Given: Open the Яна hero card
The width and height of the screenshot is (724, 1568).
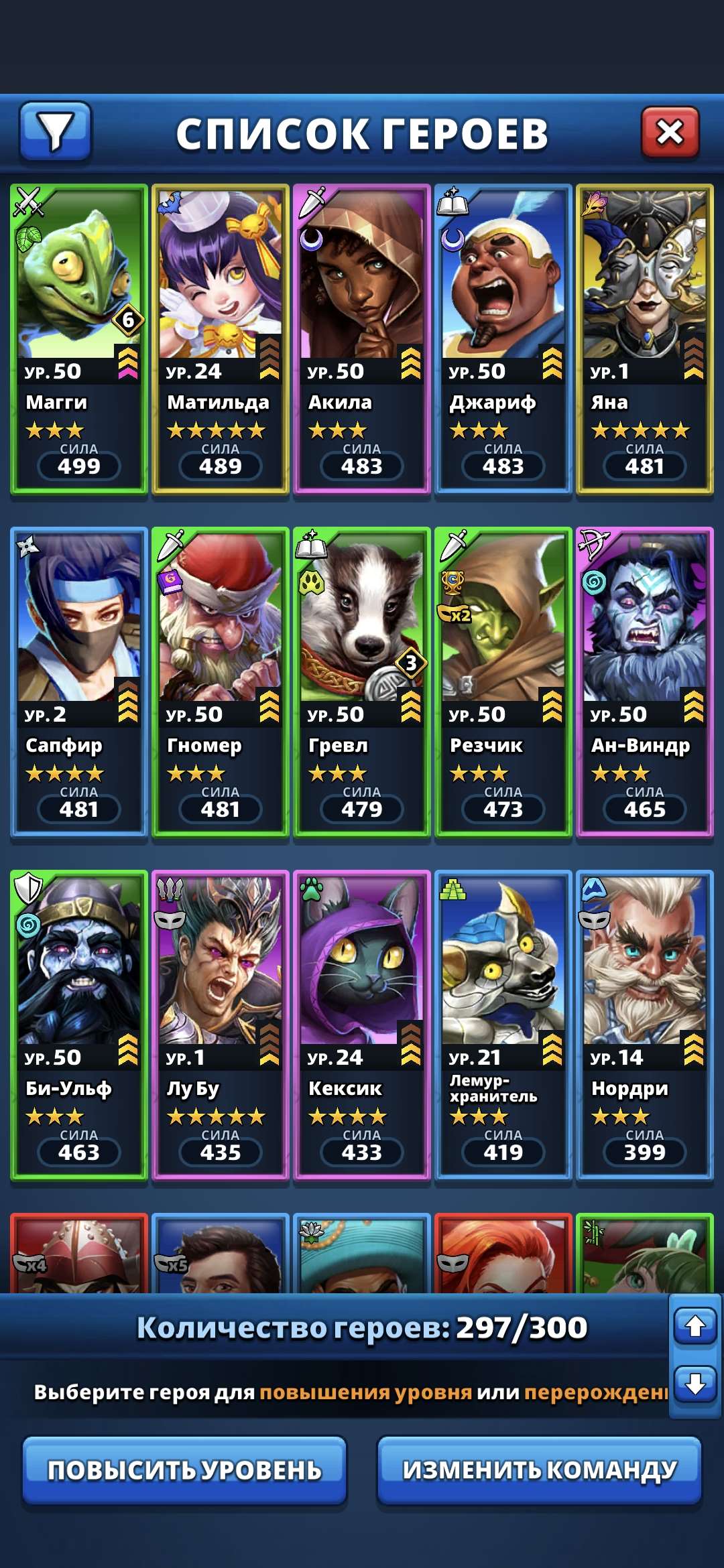Looking at the screenshot, I should (x=645, y=339).
